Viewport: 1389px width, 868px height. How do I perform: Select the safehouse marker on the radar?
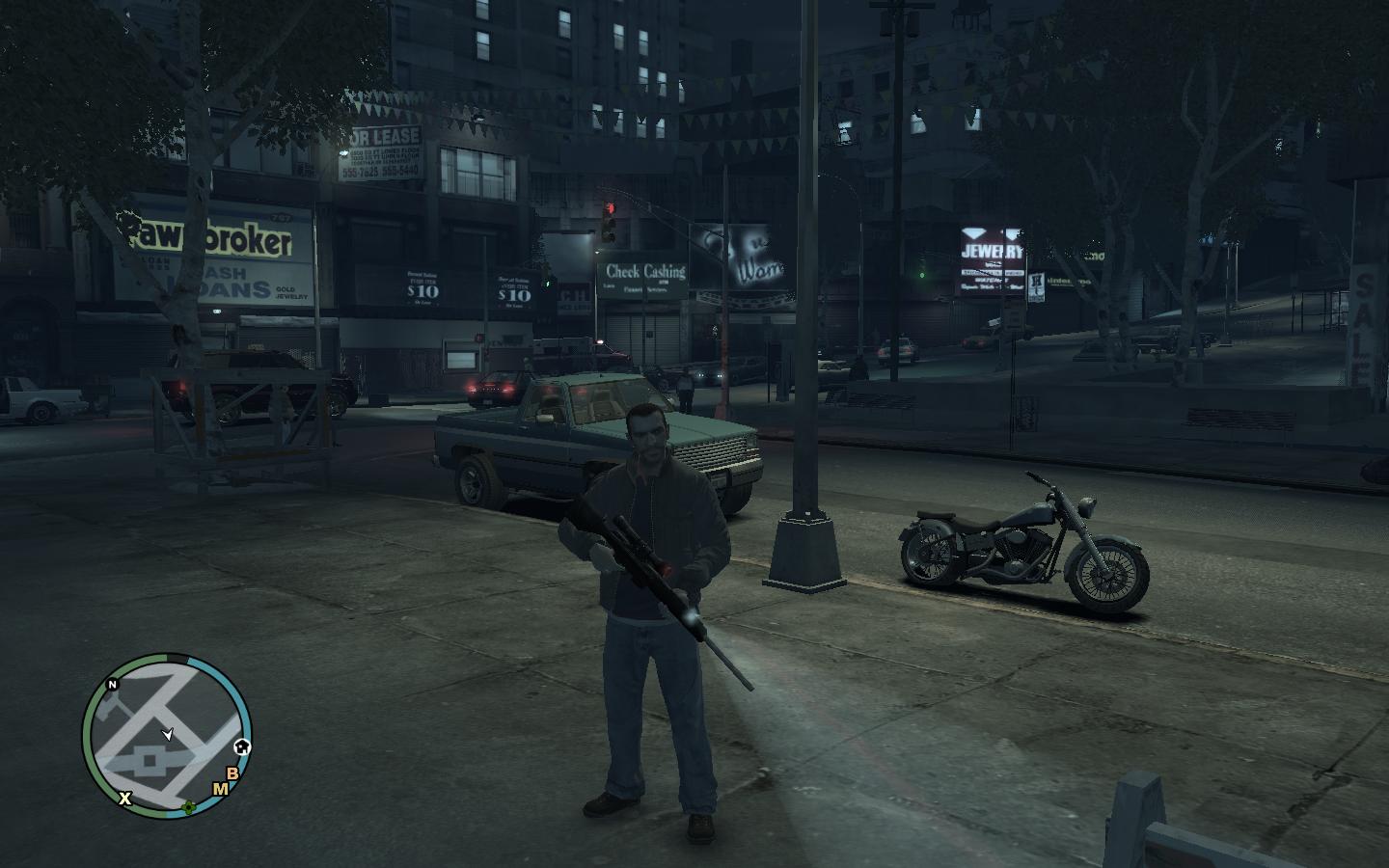coord(242,746)
